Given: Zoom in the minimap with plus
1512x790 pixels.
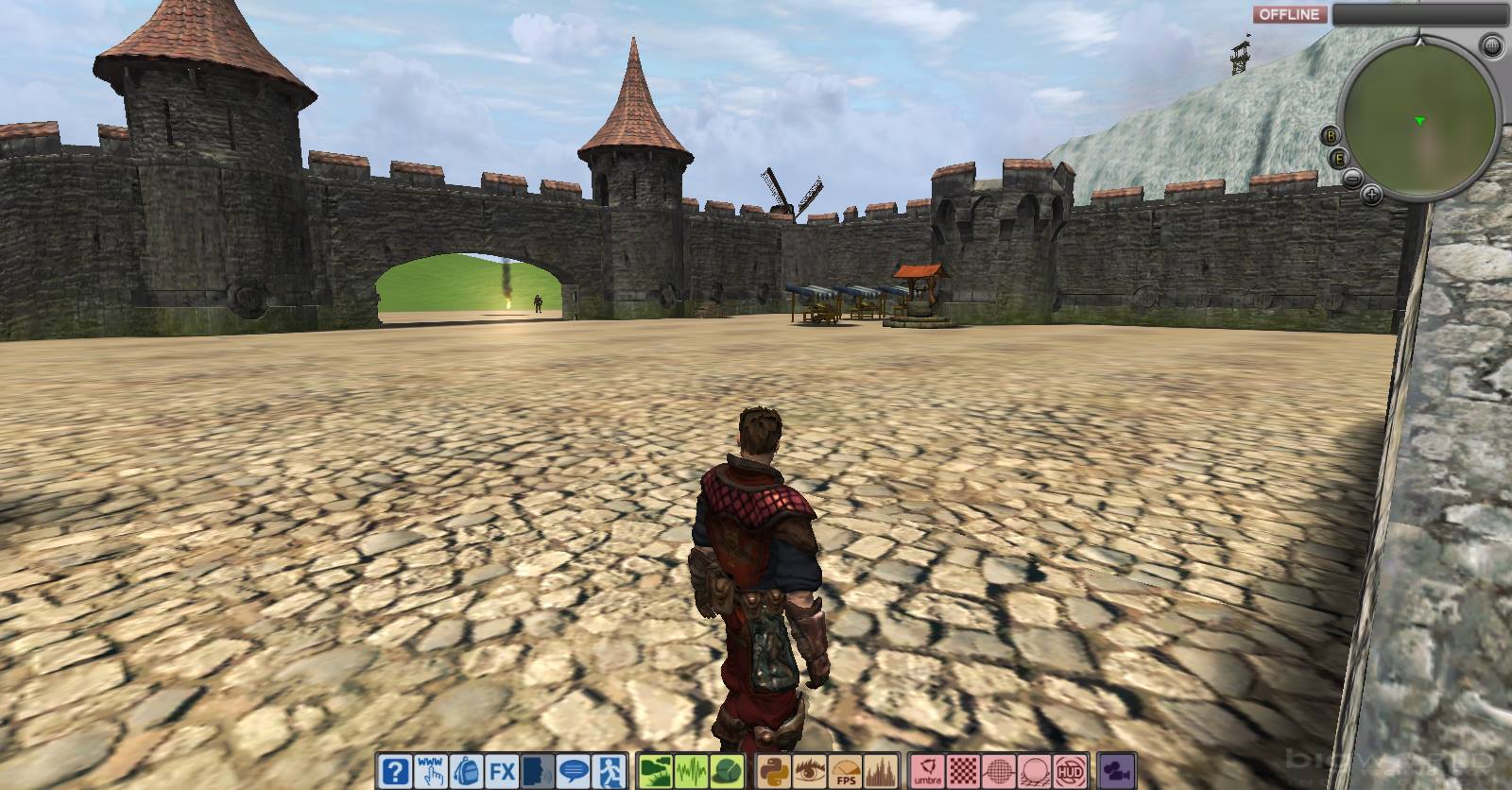Looking at the screenshot, I should [1371, 195].
